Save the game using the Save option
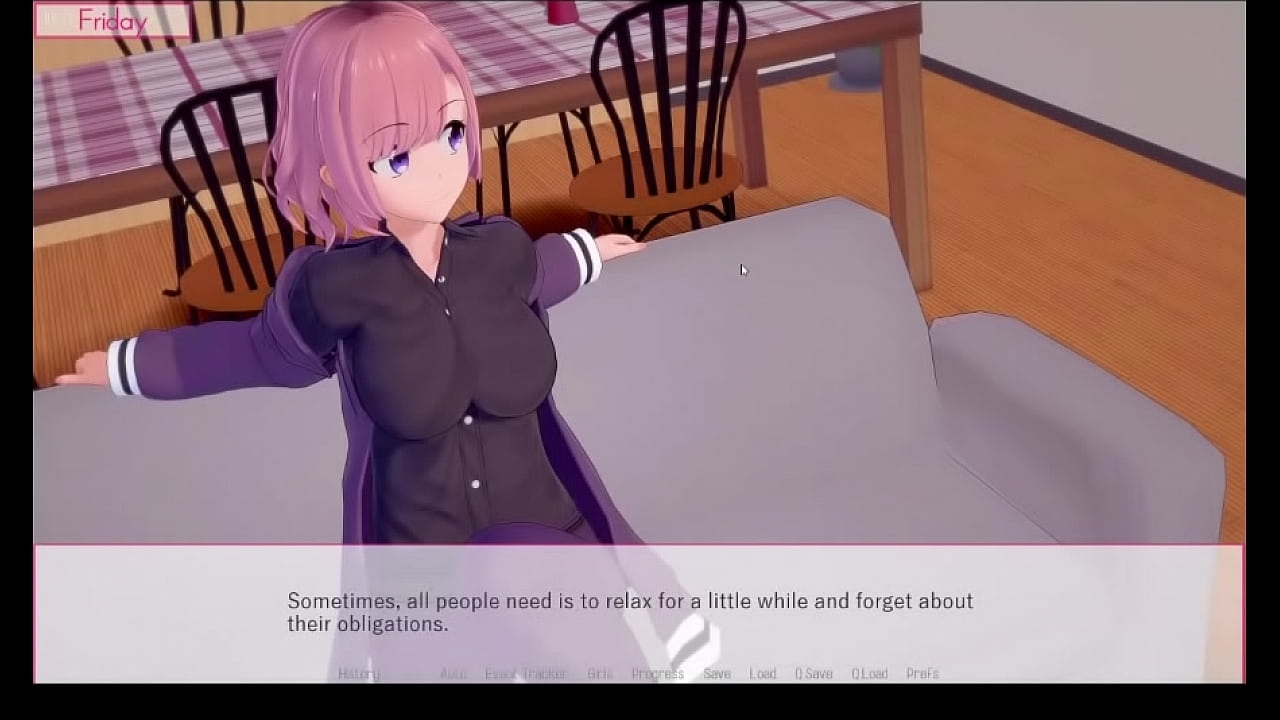 coord(718,673)
